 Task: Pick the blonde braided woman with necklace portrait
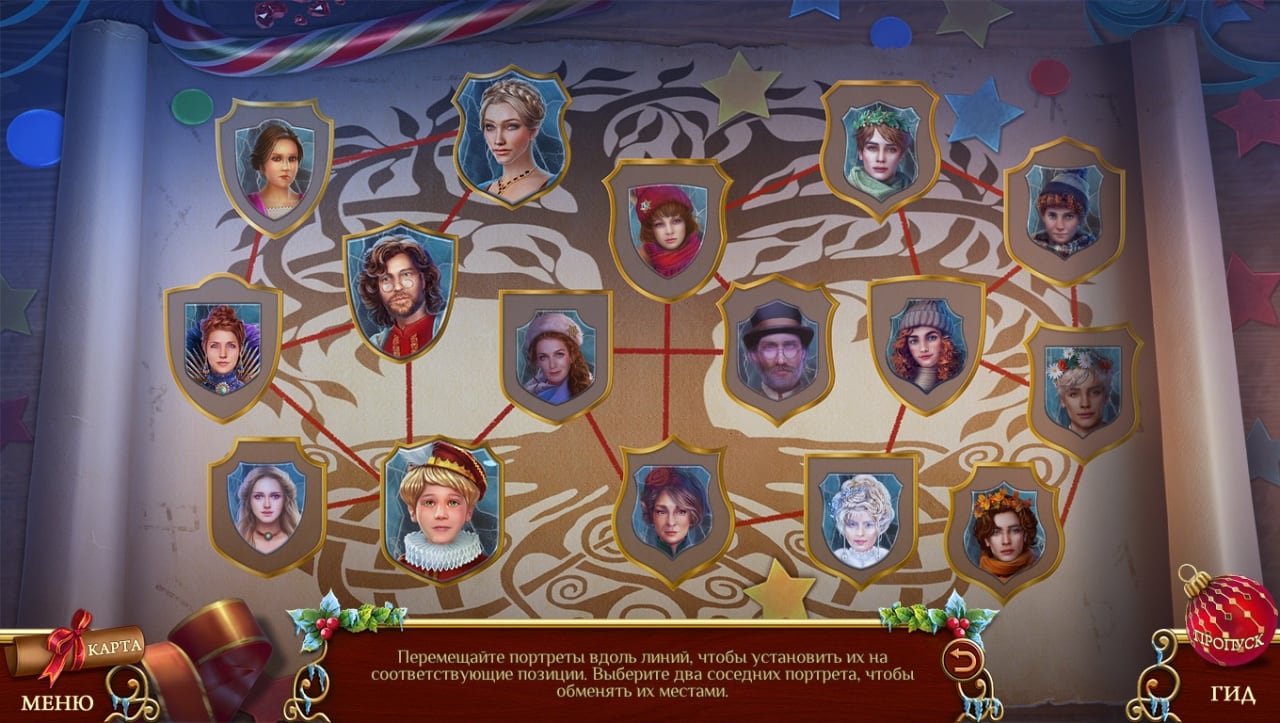click(512, 137)
